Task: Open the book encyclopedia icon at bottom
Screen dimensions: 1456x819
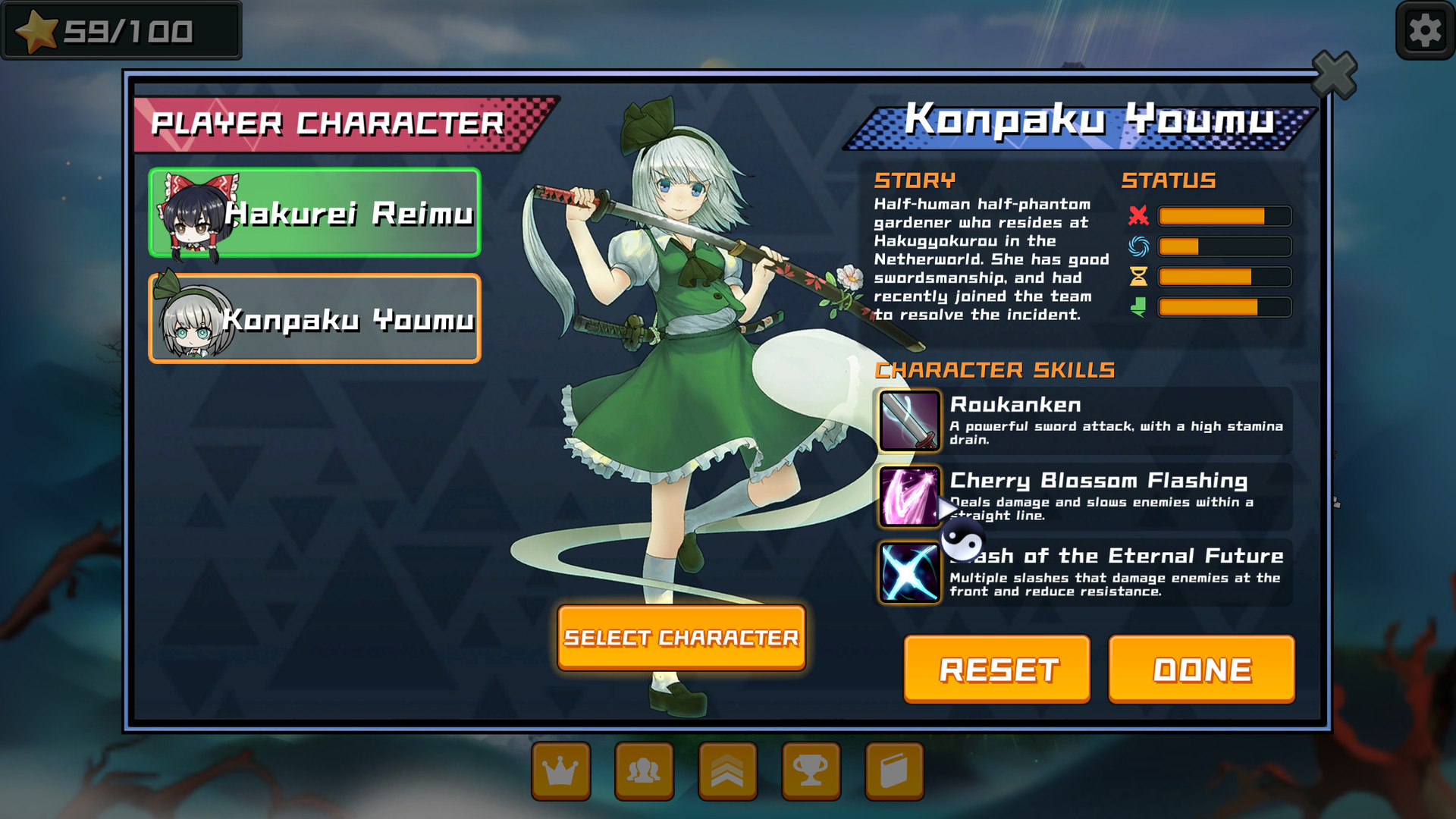Action: [895, 770]
